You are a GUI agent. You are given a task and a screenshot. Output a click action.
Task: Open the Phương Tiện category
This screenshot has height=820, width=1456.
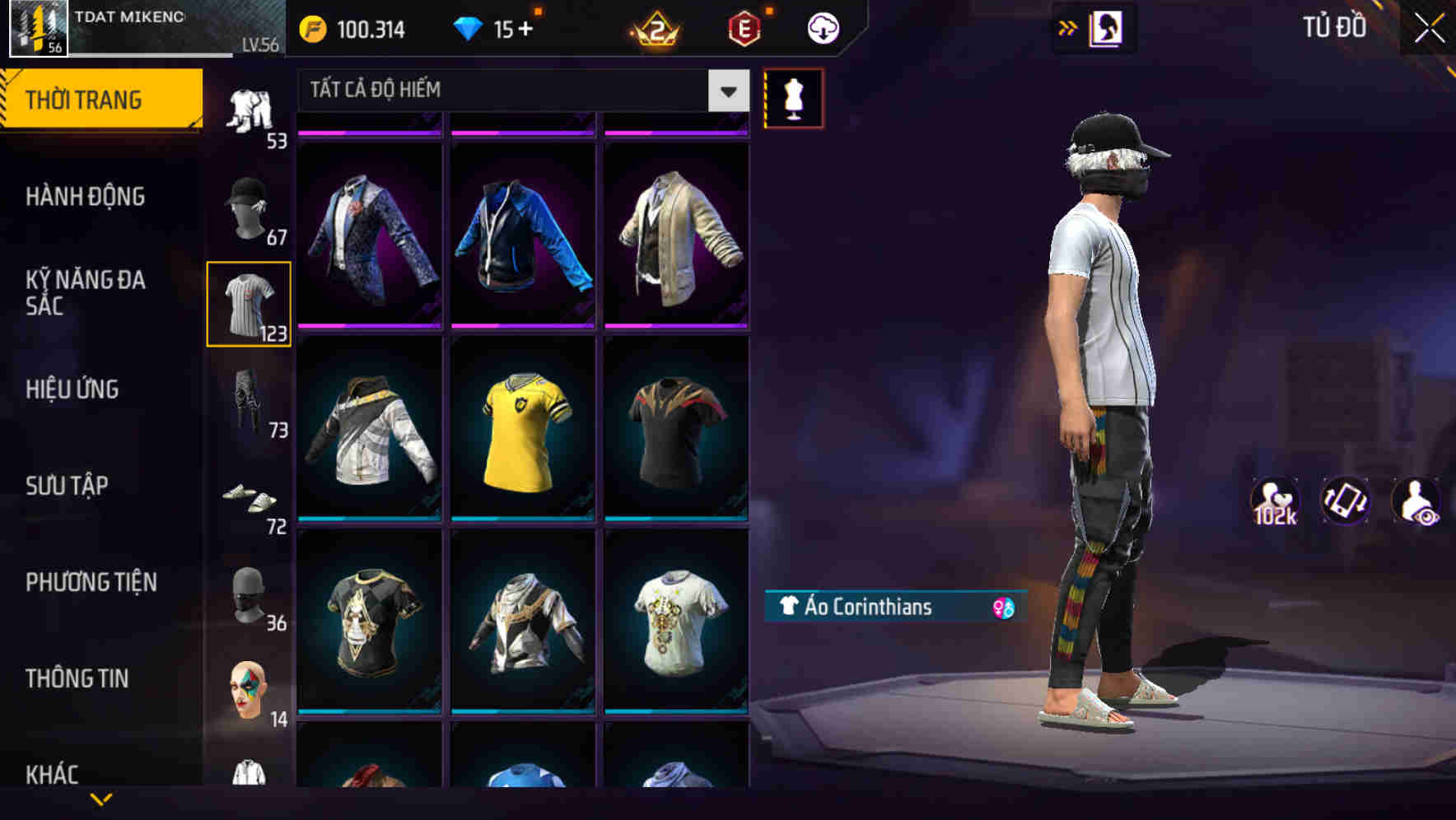click(91, 582)
